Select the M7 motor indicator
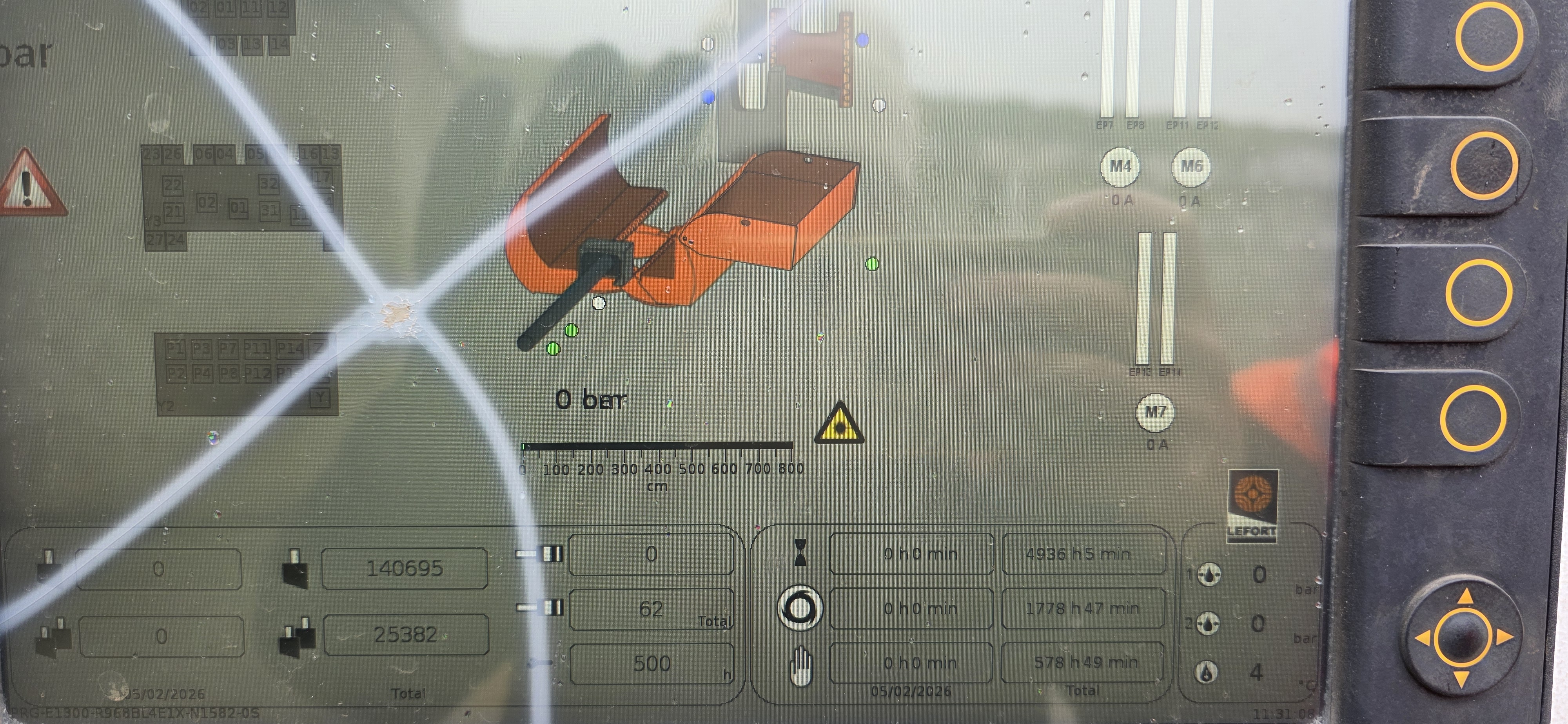Image resolution: width=1568 pixels, height=724 pixels. [1155, 413]
